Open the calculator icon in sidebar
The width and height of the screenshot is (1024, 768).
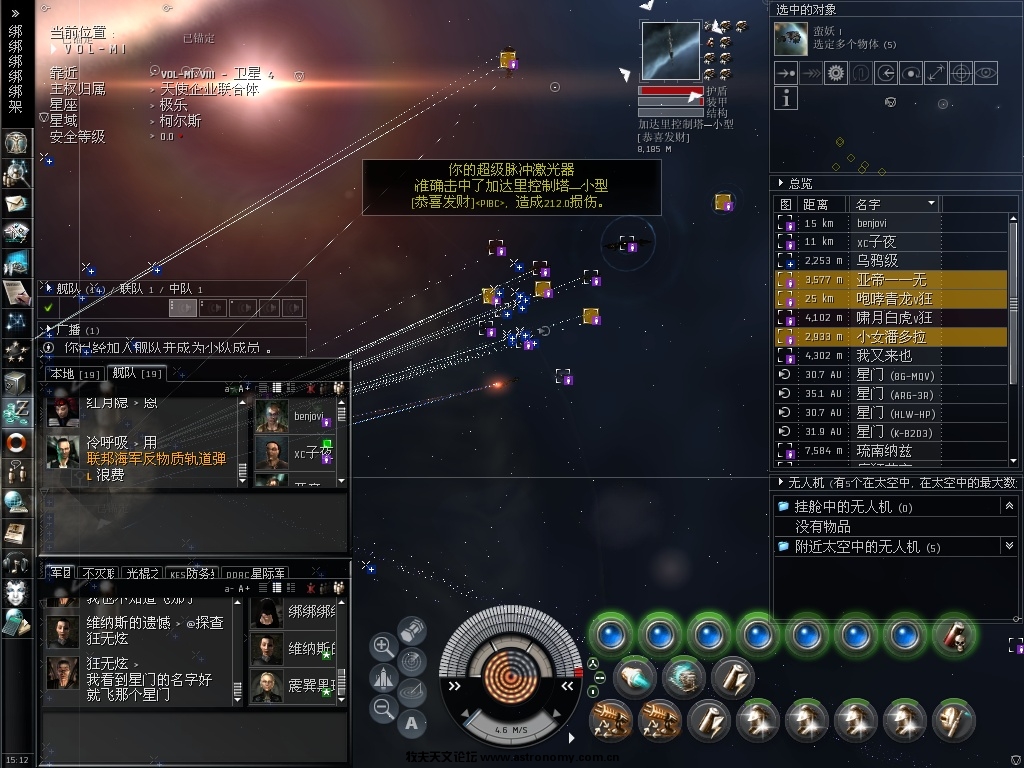point(15,624)
